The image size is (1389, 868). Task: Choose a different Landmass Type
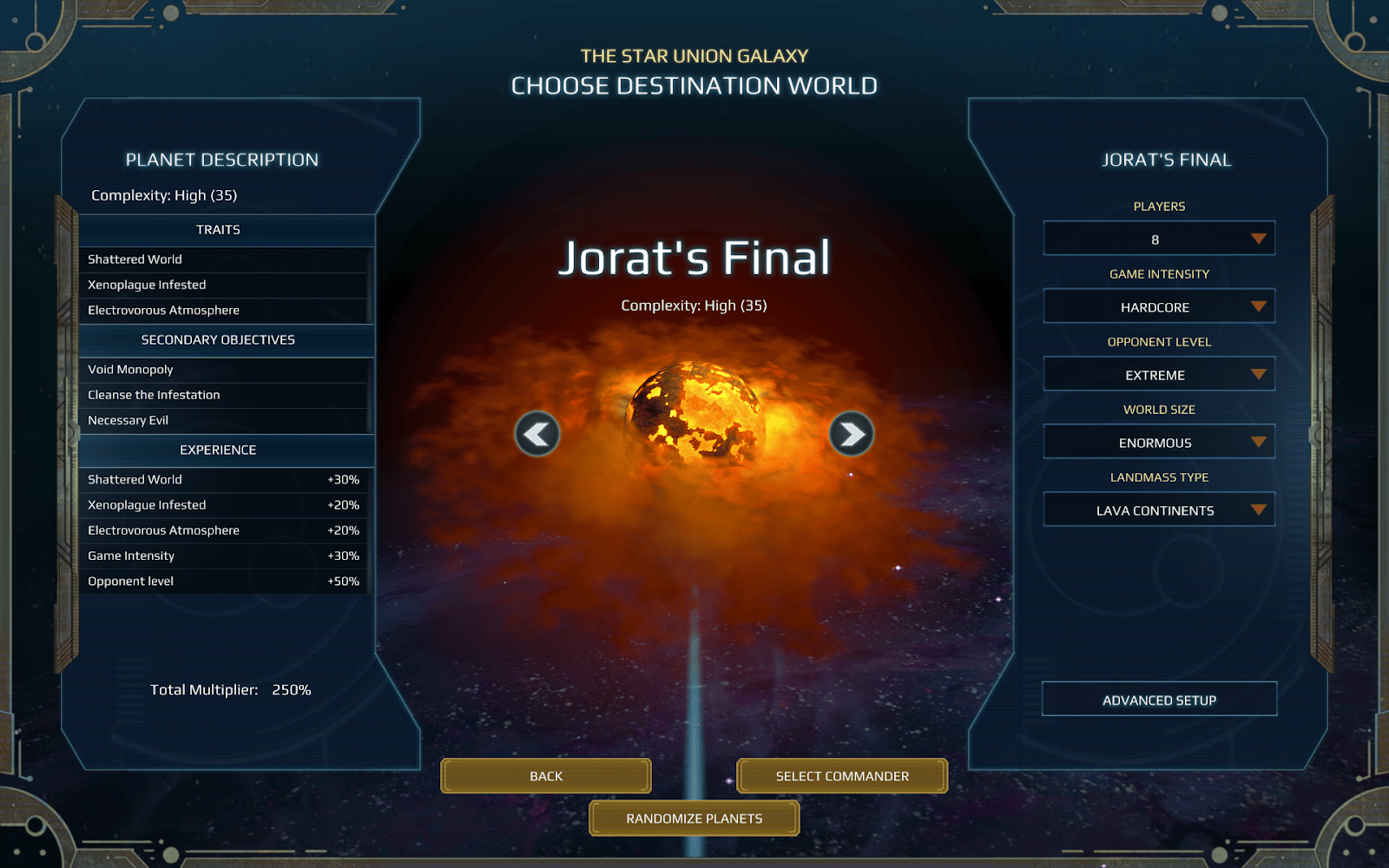click(1159, 510)
